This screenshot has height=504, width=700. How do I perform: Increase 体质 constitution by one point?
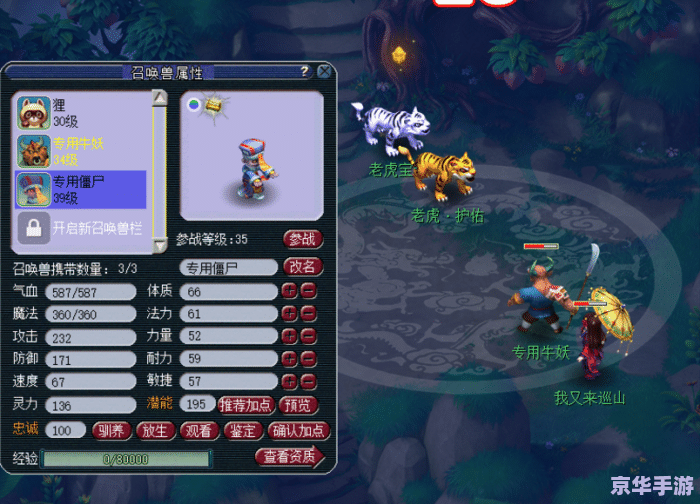[x=289, y=292]
